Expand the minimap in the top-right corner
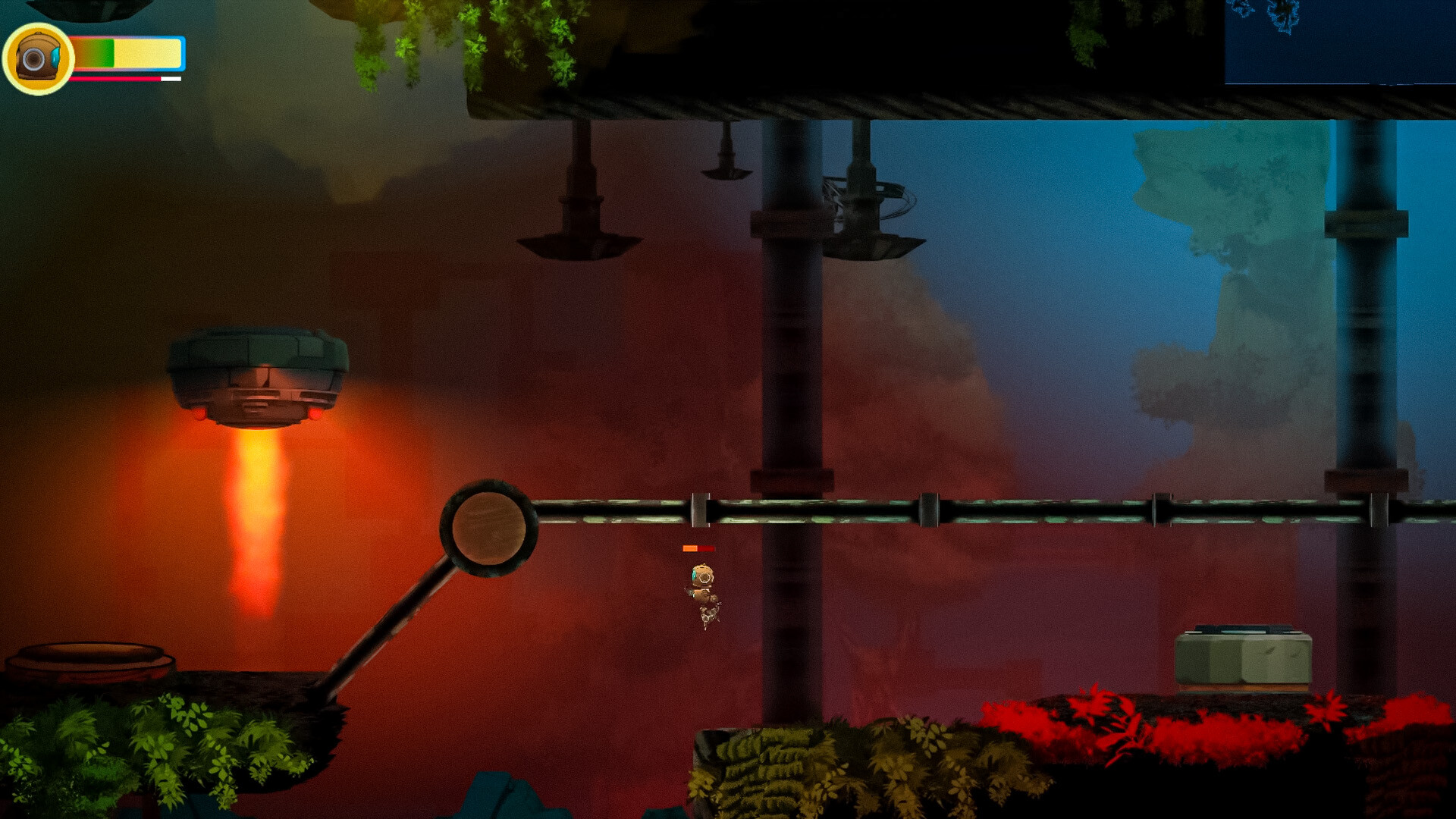 (1342, 42)
